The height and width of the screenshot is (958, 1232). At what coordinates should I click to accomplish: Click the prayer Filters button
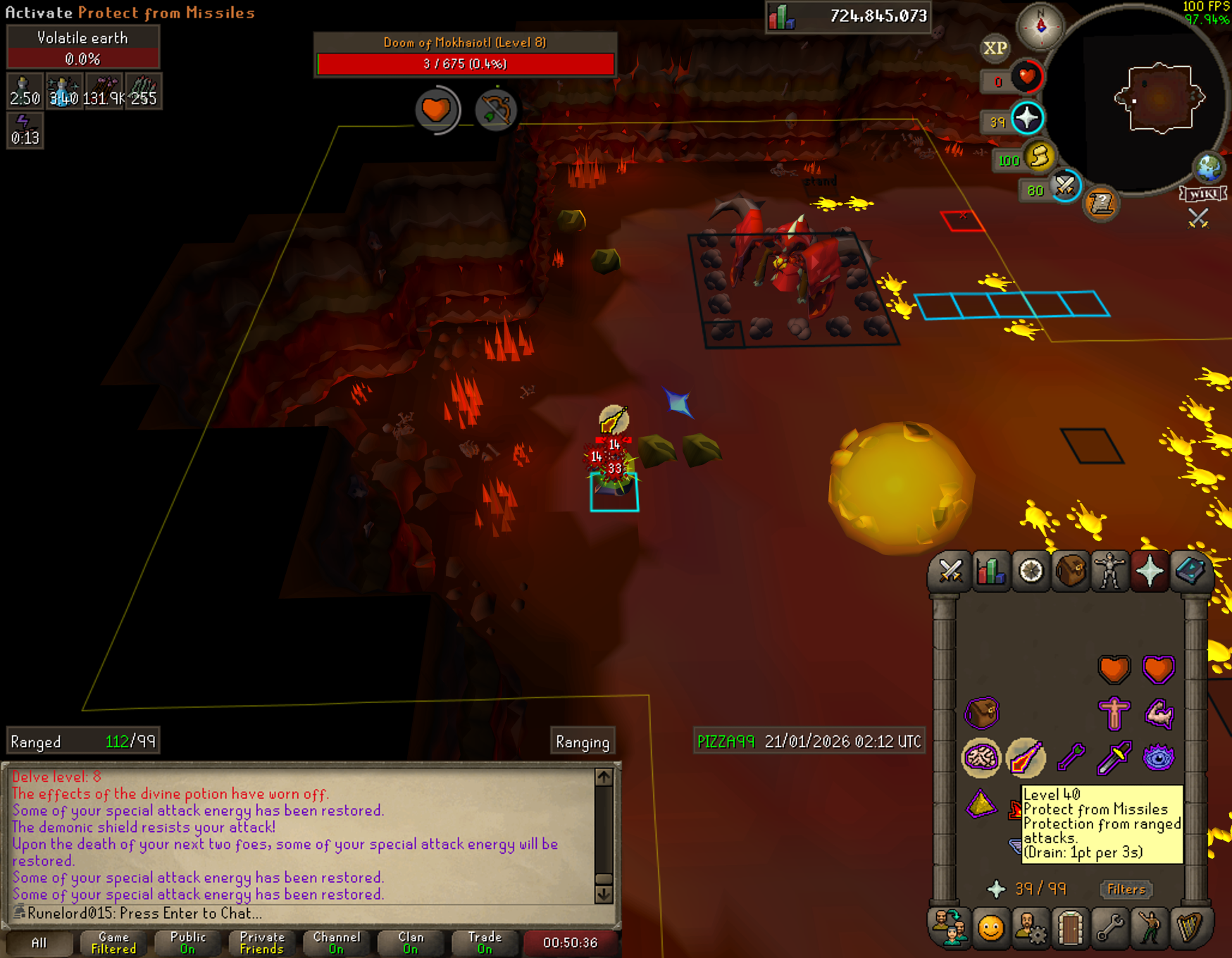1126,890
